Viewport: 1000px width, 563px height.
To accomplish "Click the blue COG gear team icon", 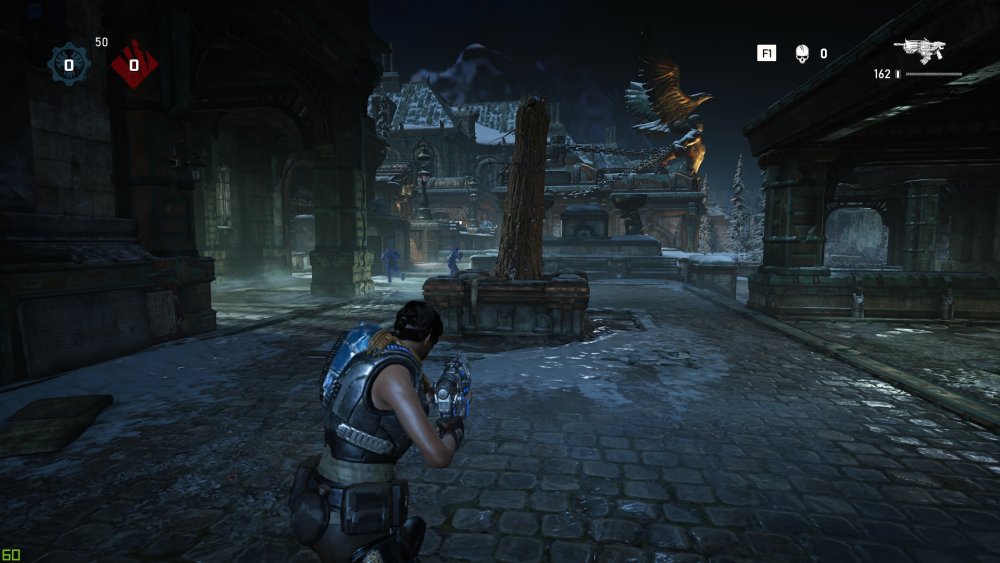I will click(69, 65).
